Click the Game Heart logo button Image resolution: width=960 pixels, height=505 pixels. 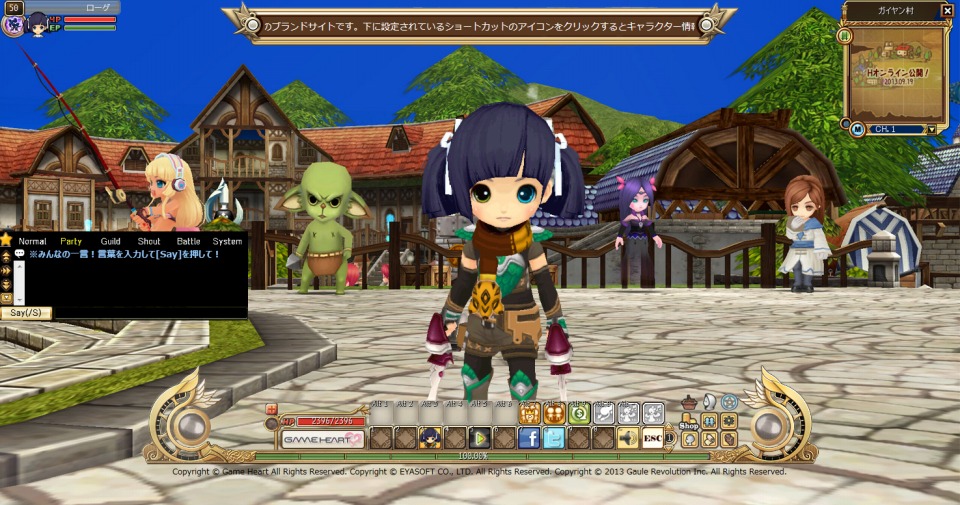[322, 439]
